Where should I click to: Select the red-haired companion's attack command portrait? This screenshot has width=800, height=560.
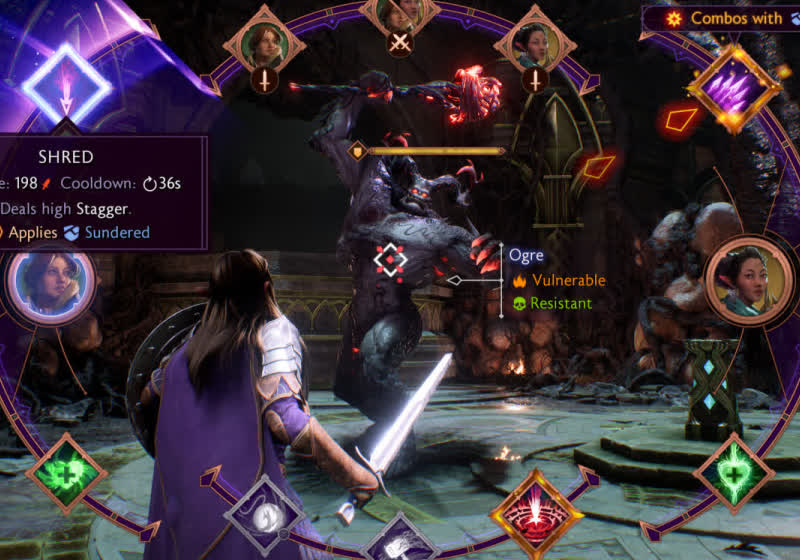click(264, 44)
